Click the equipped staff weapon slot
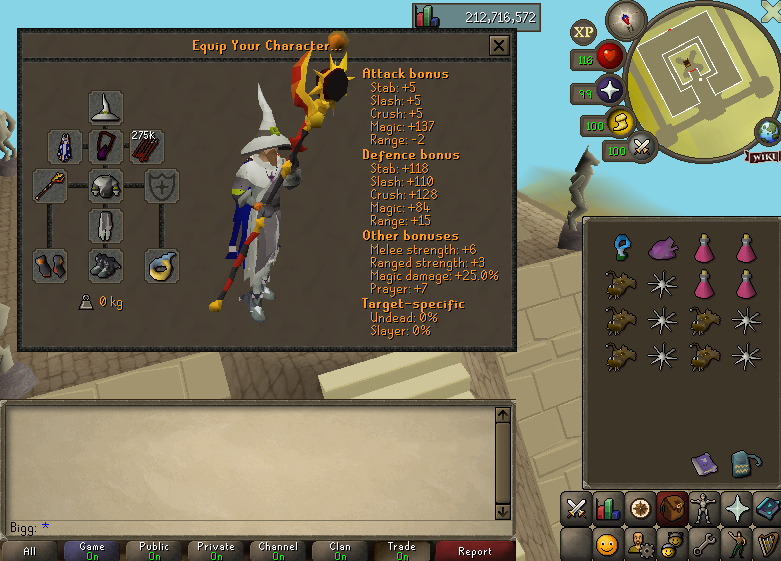 [50, 185]
